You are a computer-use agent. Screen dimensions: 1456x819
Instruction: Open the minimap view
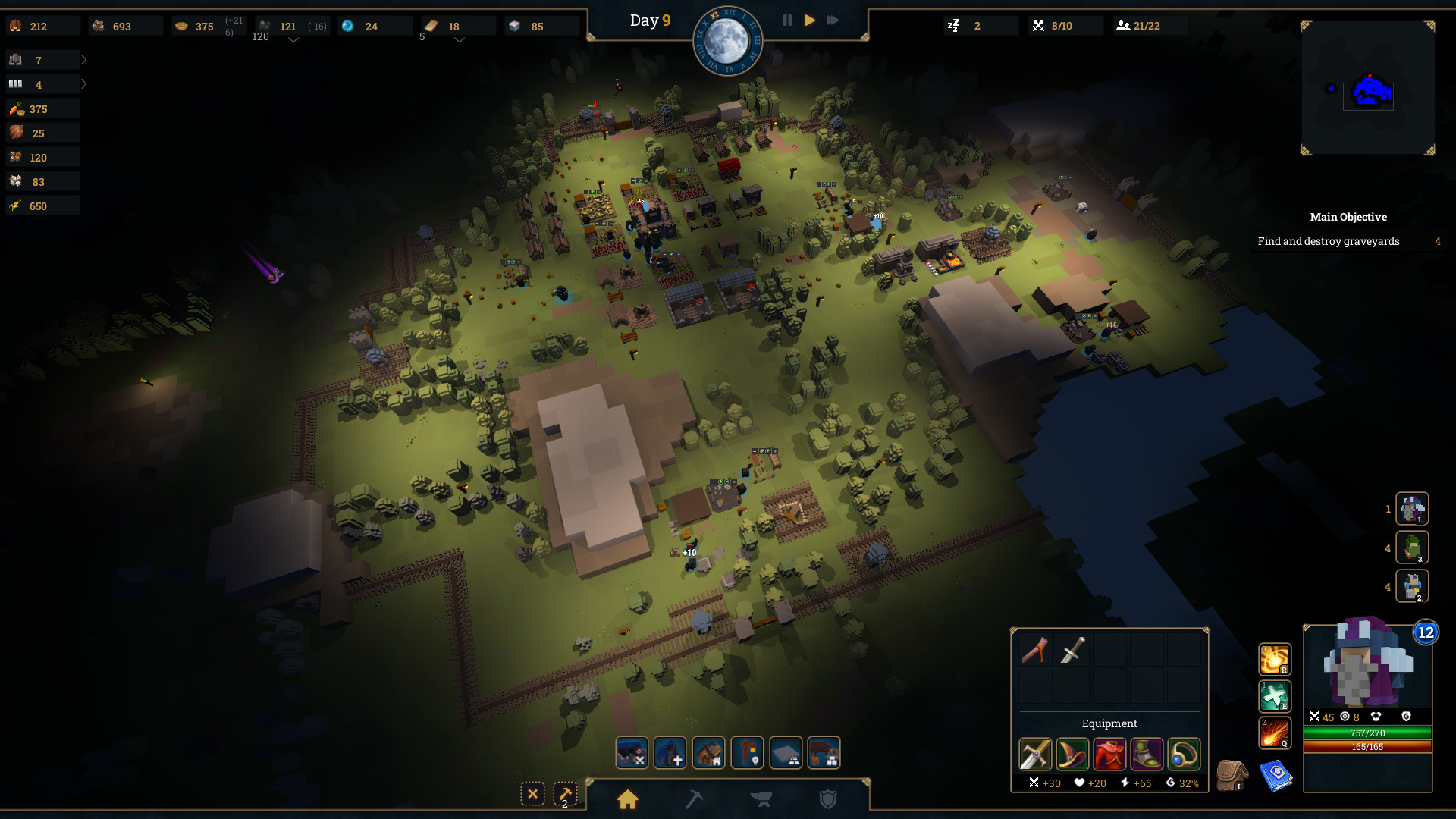1368,88
